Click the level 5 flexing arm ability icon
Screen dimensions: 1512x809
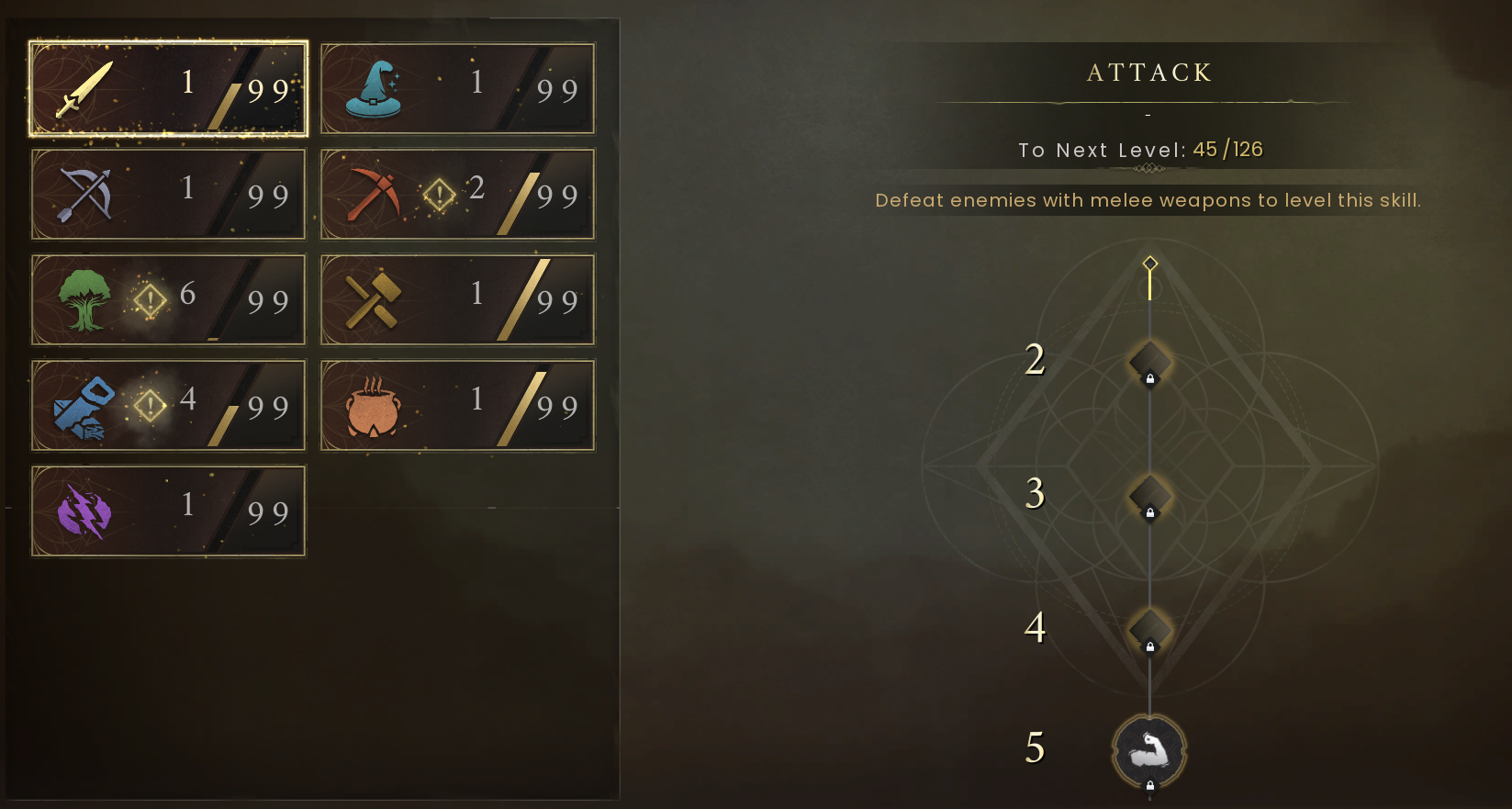tap(1148, 749)
